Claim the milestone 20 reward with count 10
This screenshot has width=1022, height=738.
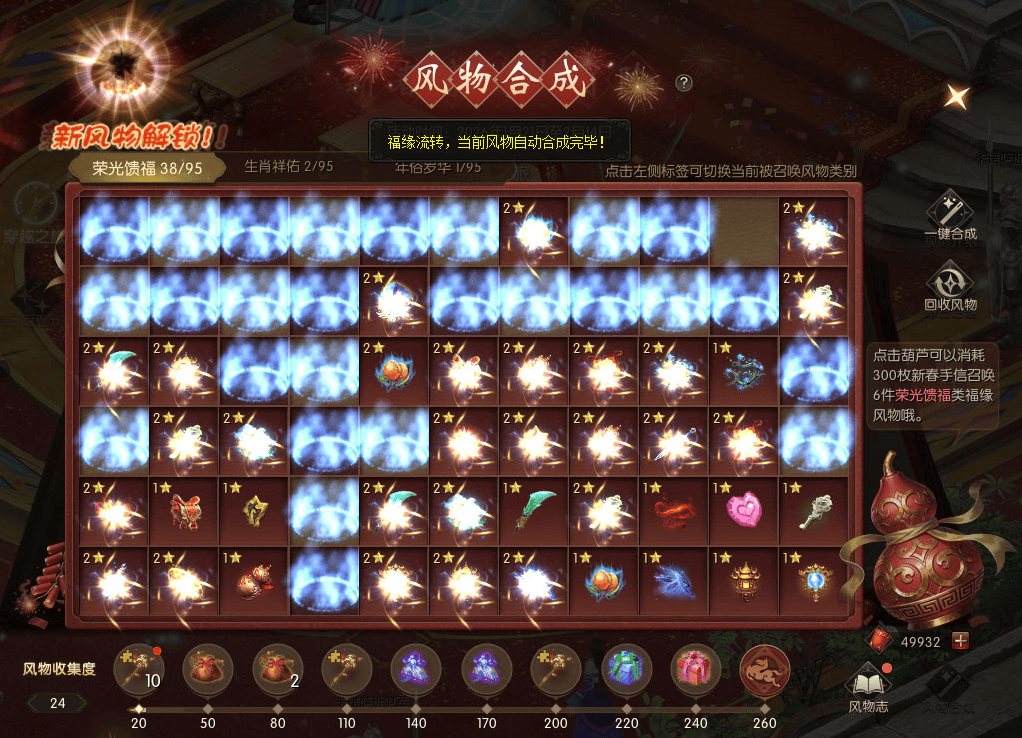pyautogui.click(x=140, y=669)
